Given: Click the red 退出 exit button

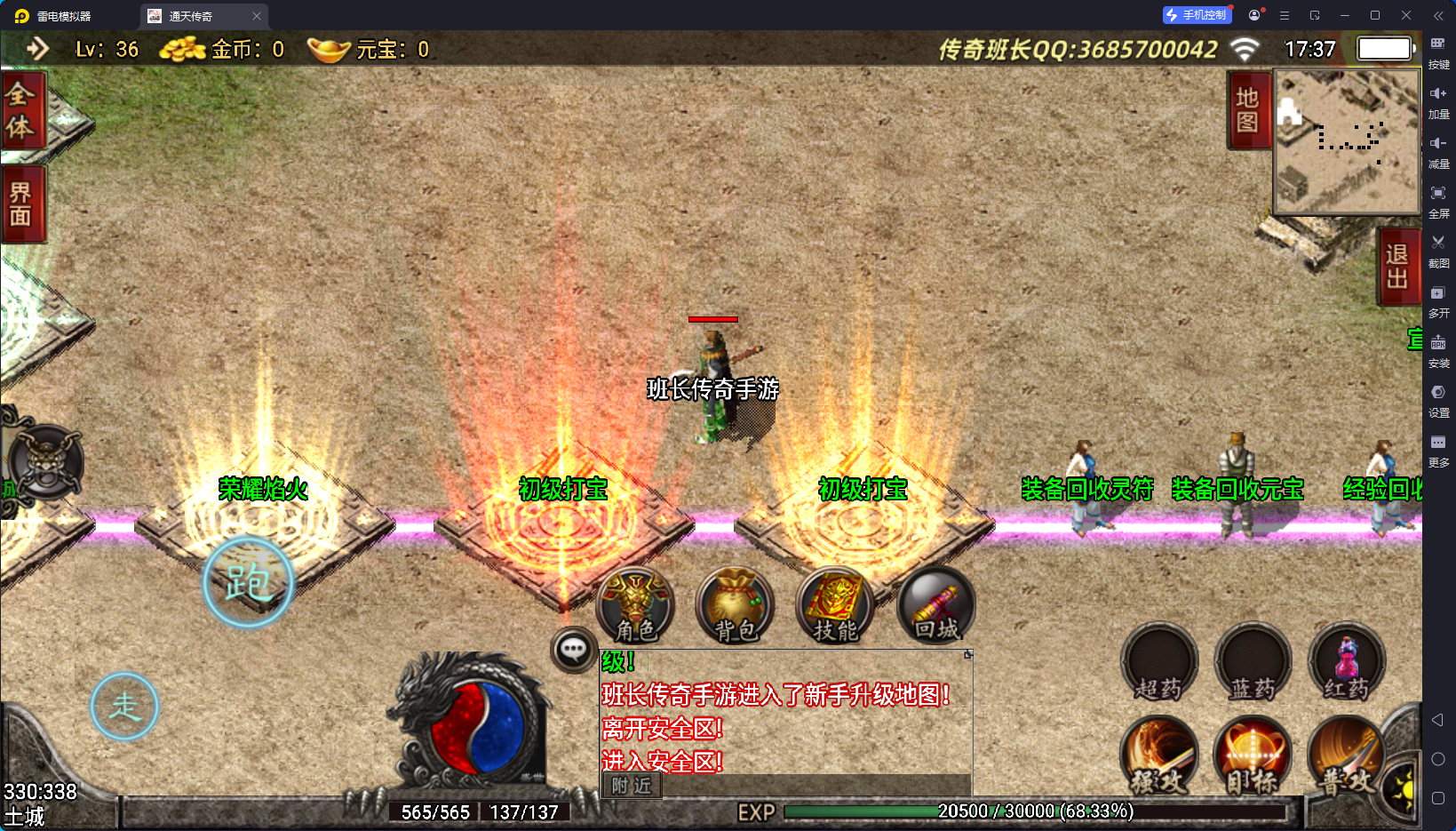Looking at the screenshot, I should tap(1396, 267).
